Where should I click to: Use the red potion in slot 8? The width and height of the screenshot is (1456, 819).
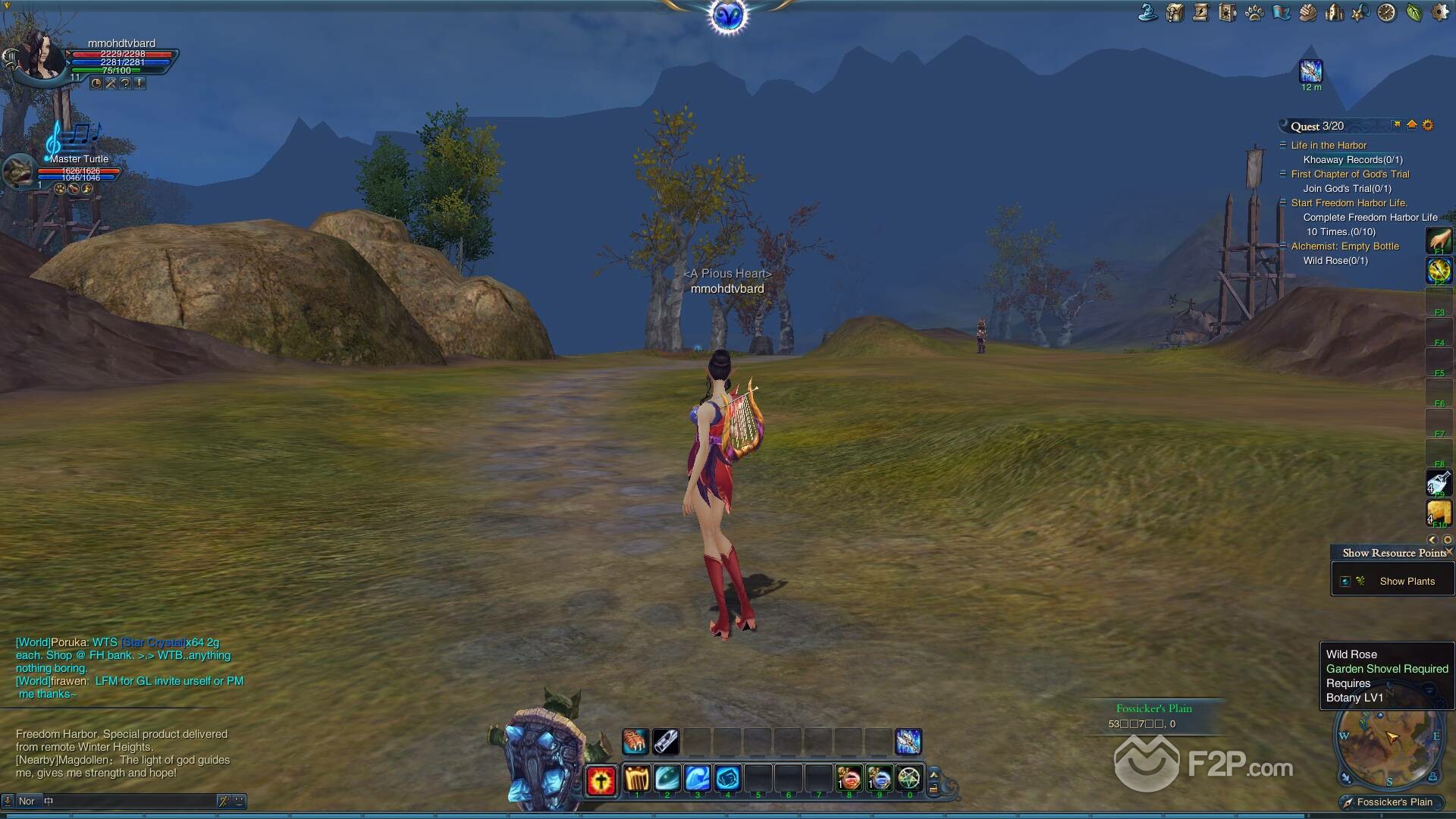point(849,778)
